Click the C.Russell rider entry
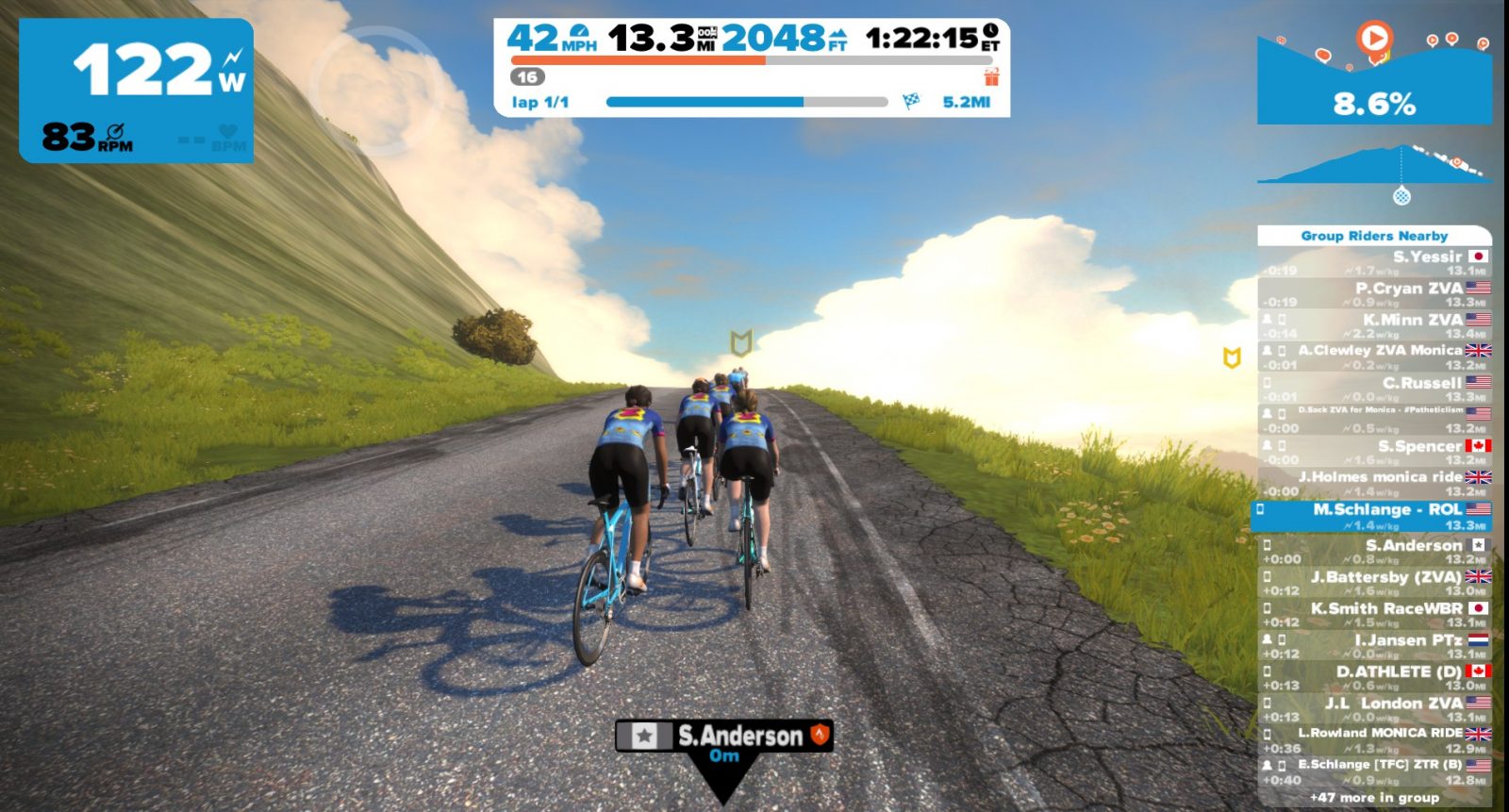Viewport: 1509px width, 812px height. click(1374, 389)
